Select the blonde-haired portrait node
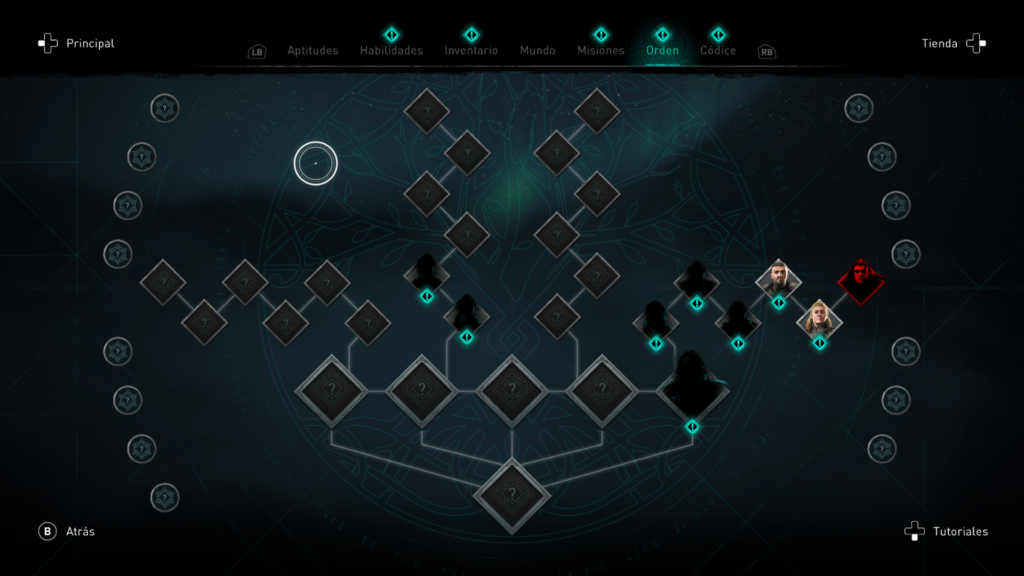This screenshot has width=1024, height=576. [x=819, y=319]
